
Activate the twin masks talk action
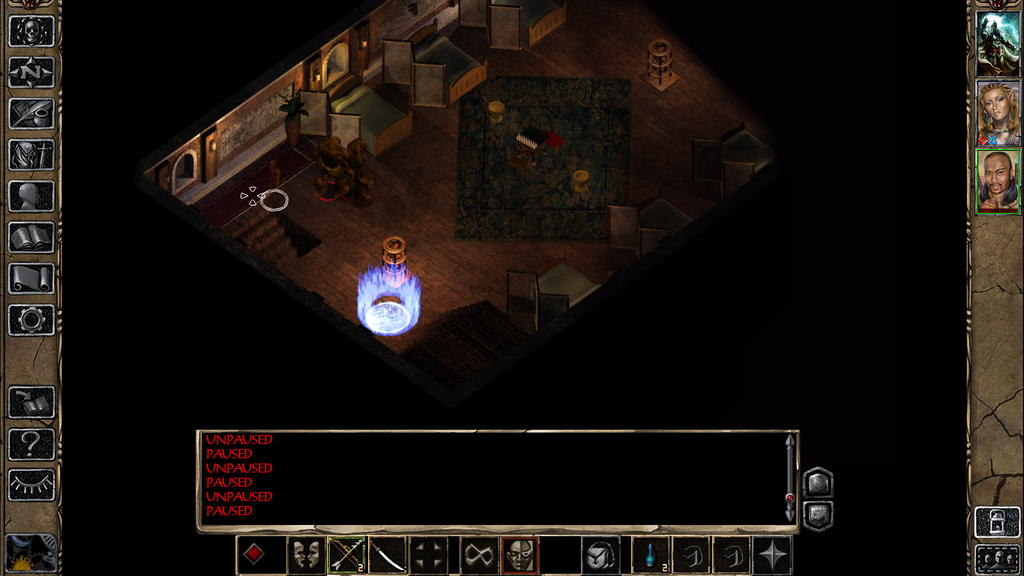click(305, 555)
